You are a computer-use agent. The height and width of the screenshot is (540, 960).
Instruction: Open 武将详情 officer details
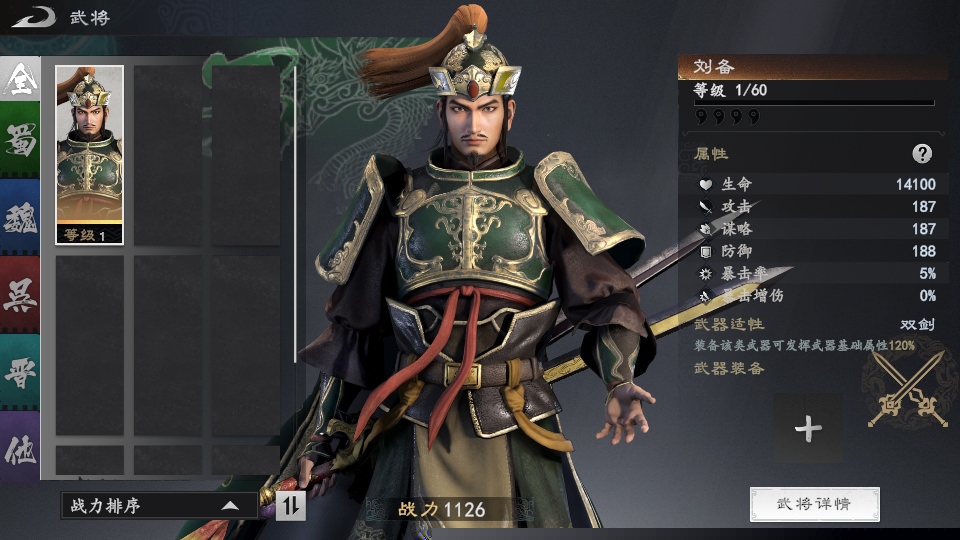click(814, 504)
